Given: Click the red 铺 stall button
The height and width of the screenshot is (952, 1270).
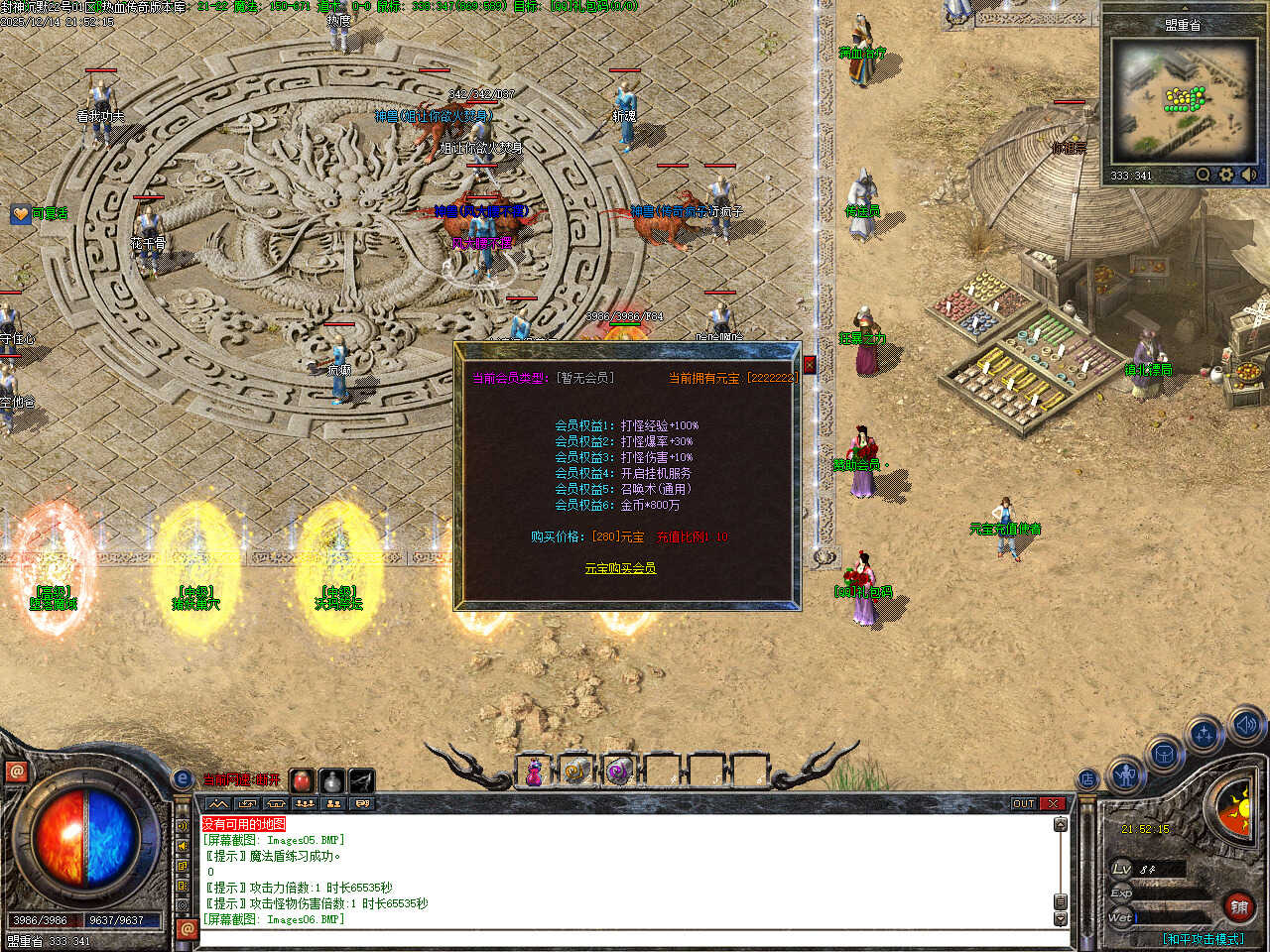Looking at the screenshot, I should coord(1239,906).
